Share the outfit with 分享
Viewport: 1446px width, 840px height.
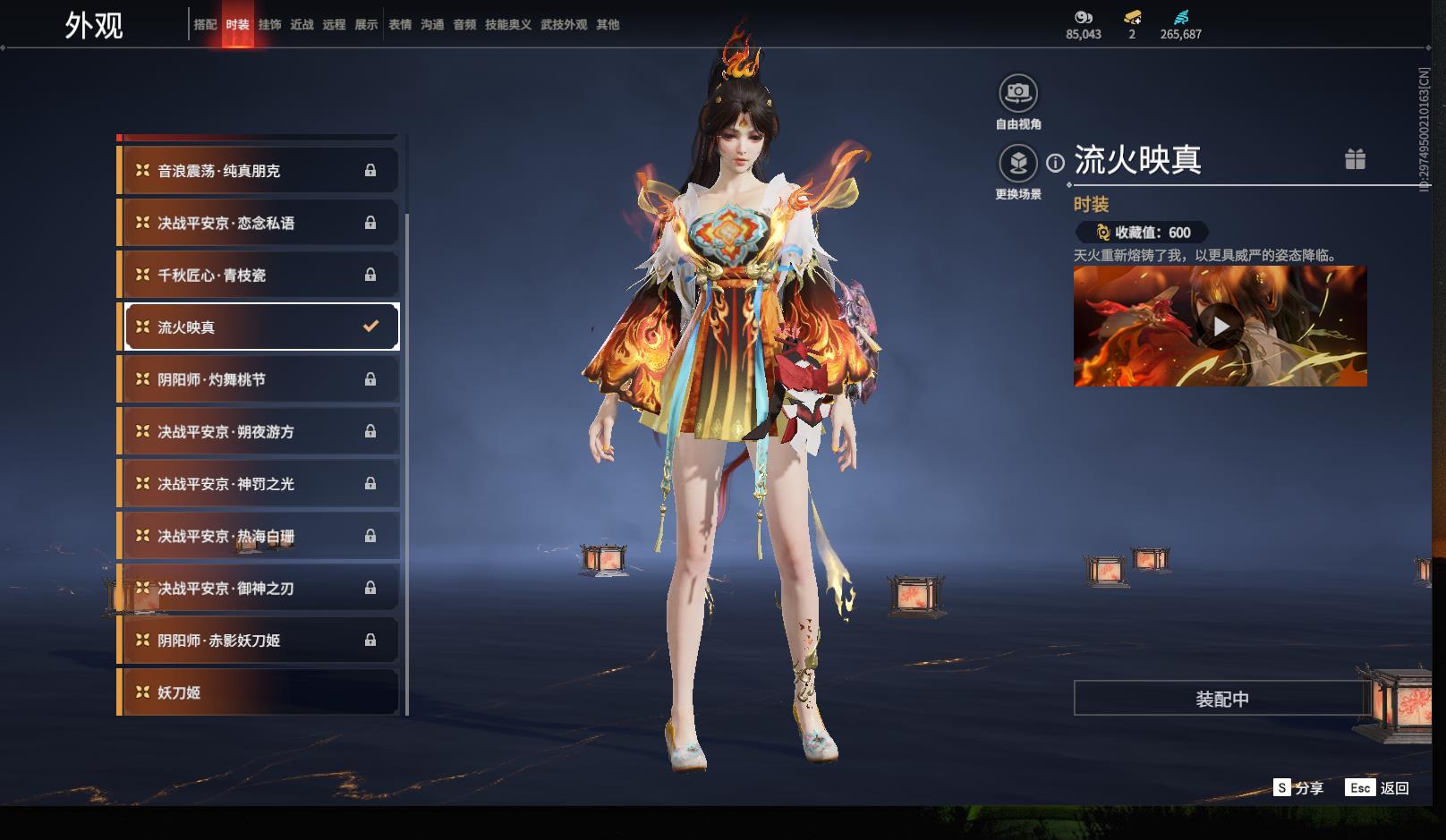pos(1298,788)
